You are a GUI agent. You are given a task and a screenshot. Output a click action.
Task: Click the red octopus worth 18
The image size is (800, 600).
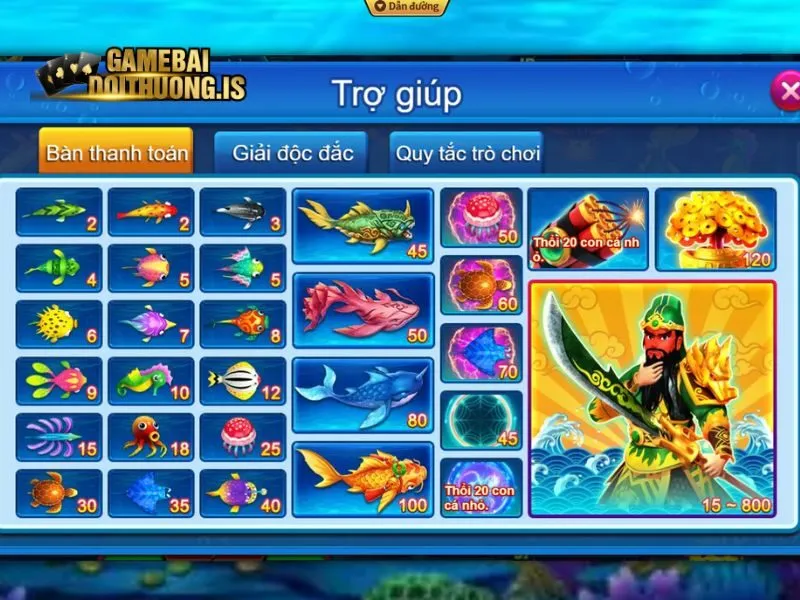coord(151,437)
